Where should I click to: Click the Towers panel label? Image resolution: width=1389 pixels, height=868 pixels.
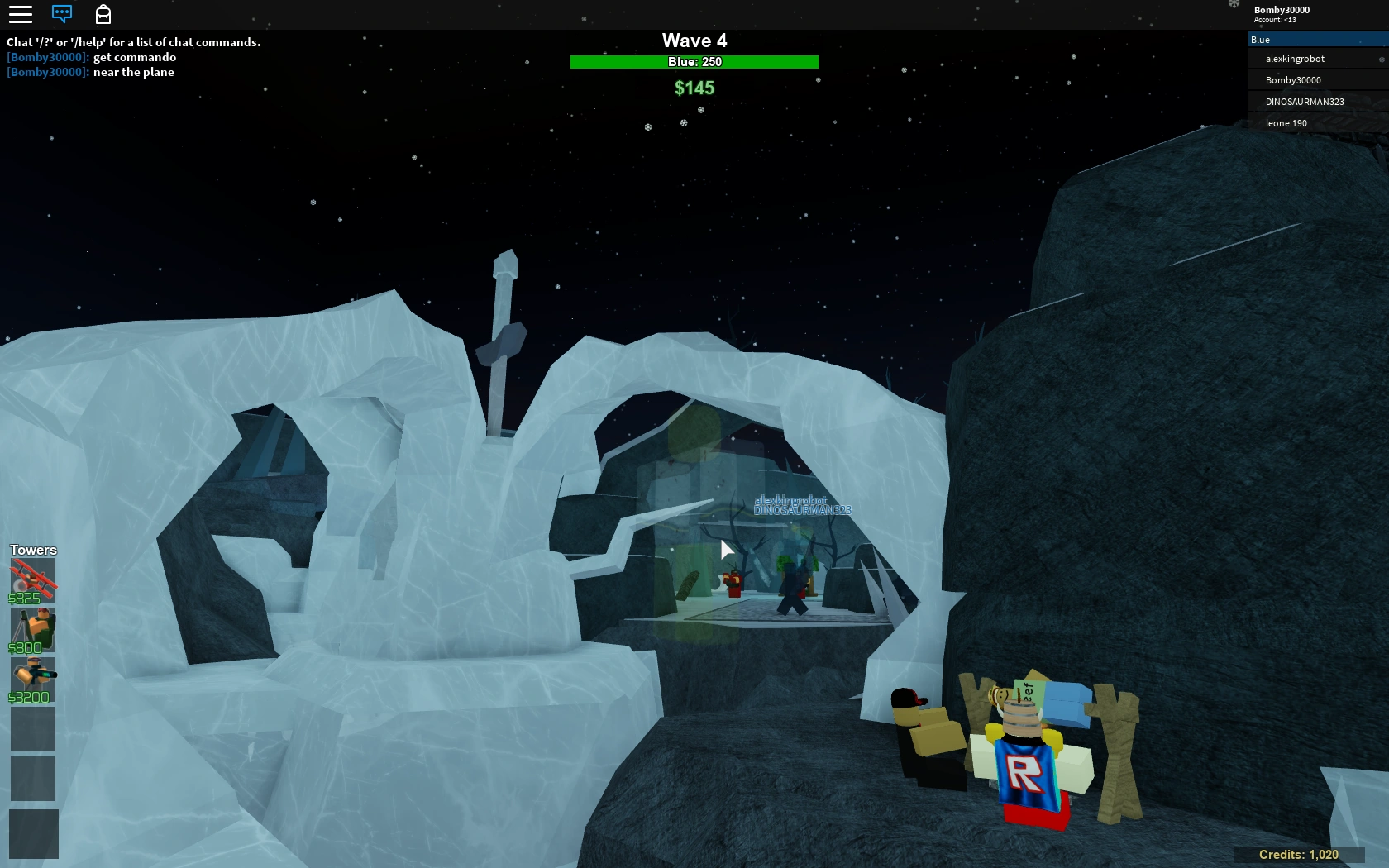click(32, 549)
